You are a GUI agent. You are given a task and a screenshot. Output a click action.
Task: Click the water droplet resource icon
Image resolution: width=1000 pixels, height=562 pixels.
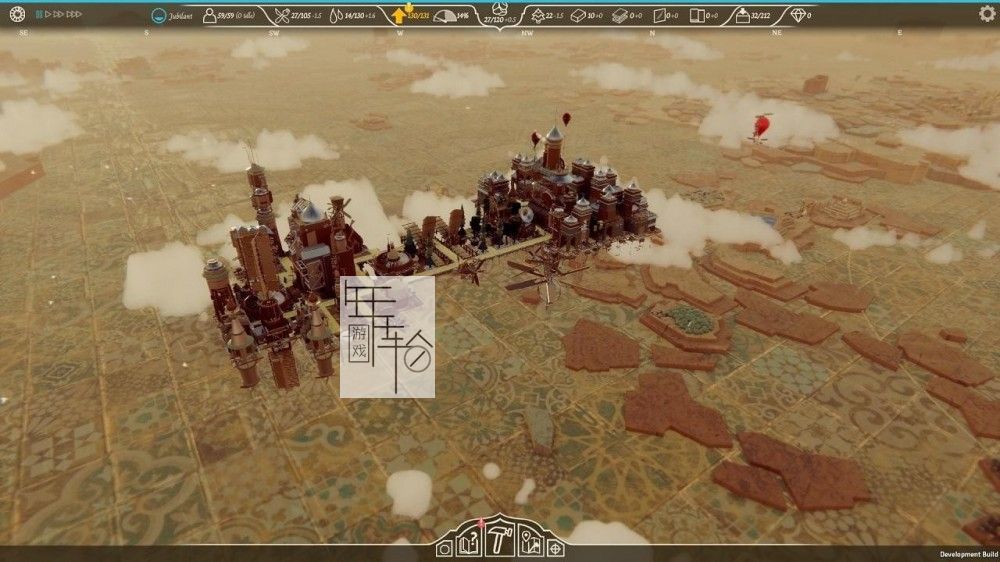click(336, 15)
